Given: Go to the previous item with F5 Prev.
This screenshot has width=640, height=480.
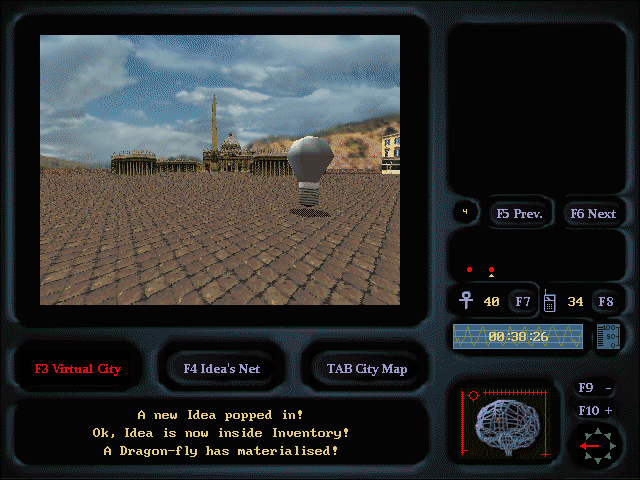Looking at the screenshot, I should [x=519, y=213].
